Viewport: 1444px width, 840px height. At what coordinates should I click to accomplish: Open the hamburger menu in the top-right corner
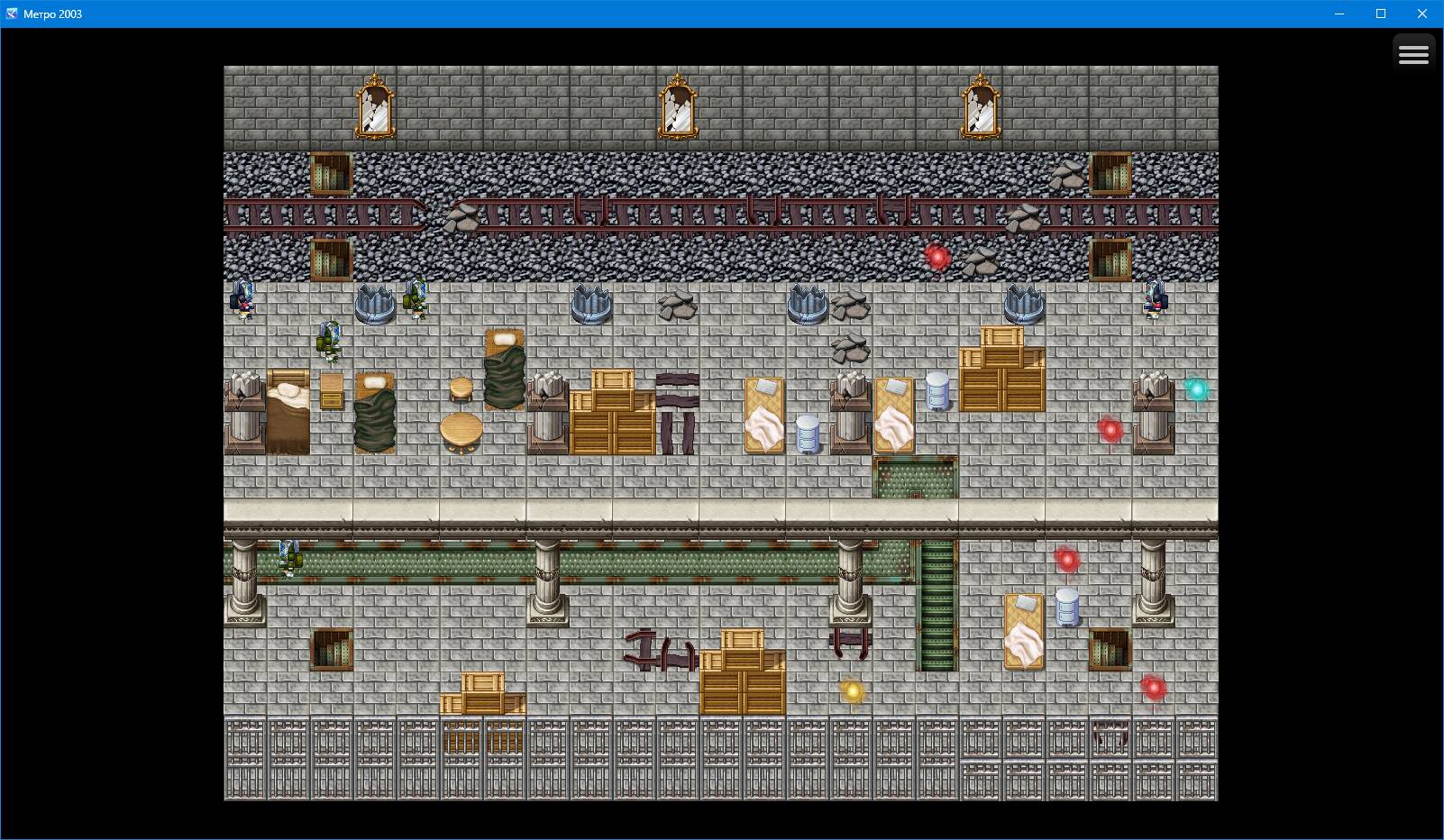click(1414, 52)
